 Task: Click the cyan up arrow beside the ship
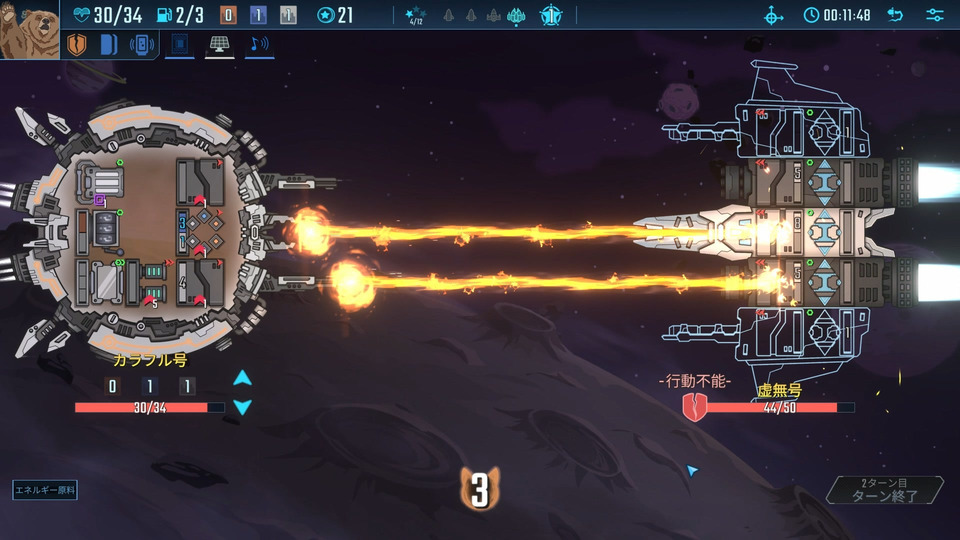point(242,378)
